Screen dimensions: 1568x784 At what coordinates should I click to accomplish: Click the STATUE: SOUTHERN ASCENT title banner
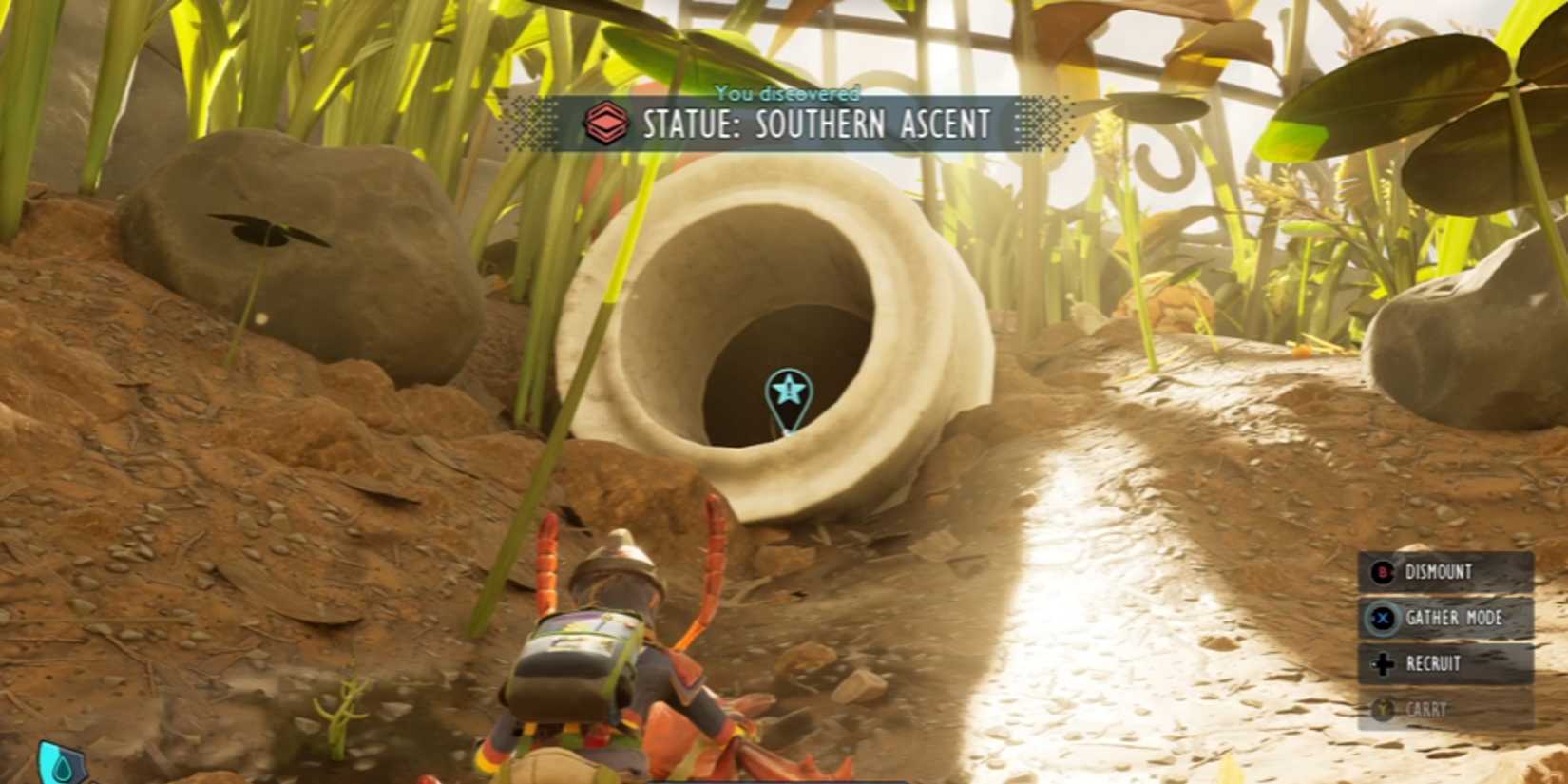click(815, 124)
